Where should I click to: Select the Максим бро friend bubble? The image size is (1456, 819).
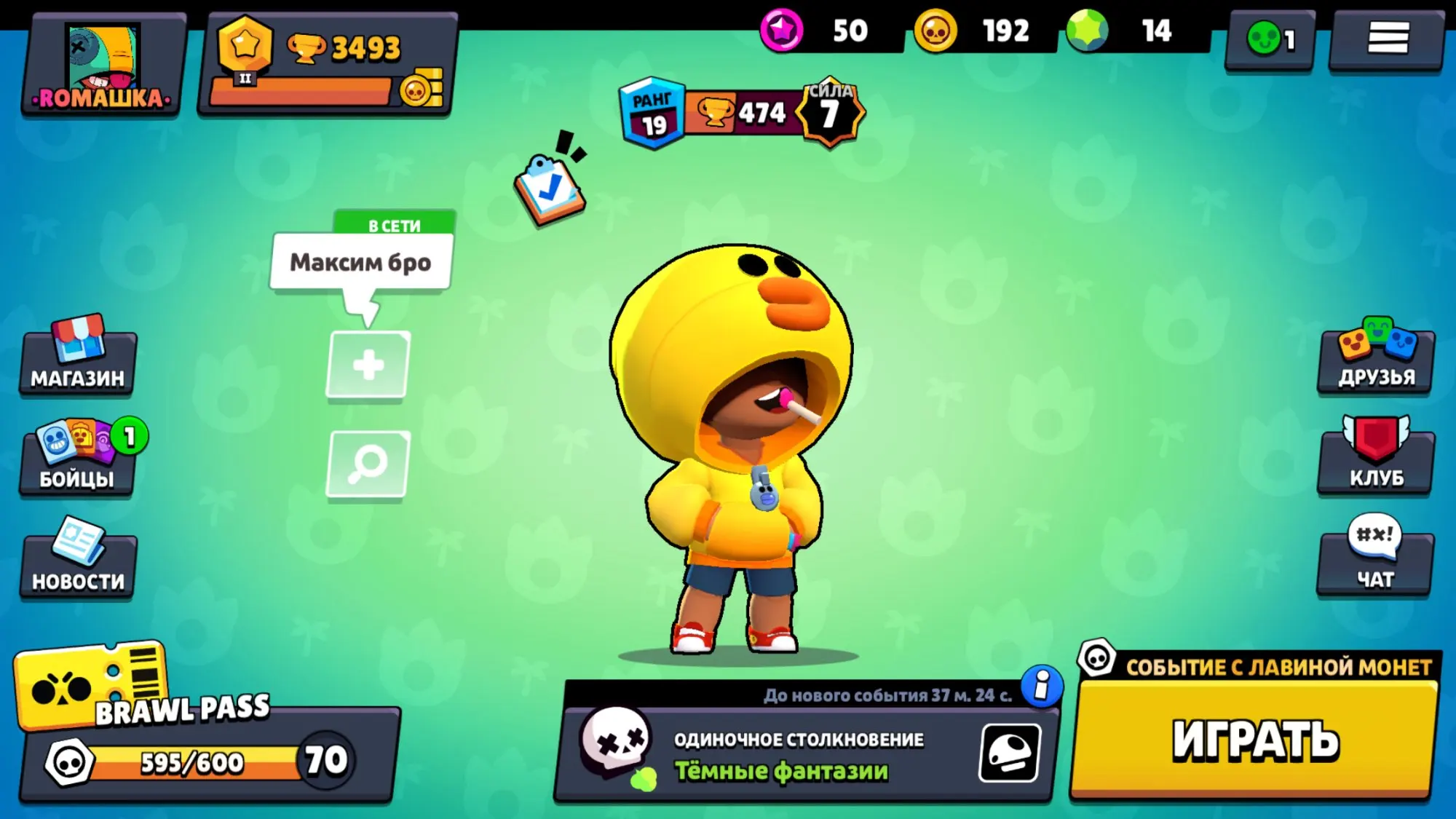pos(361,262)
